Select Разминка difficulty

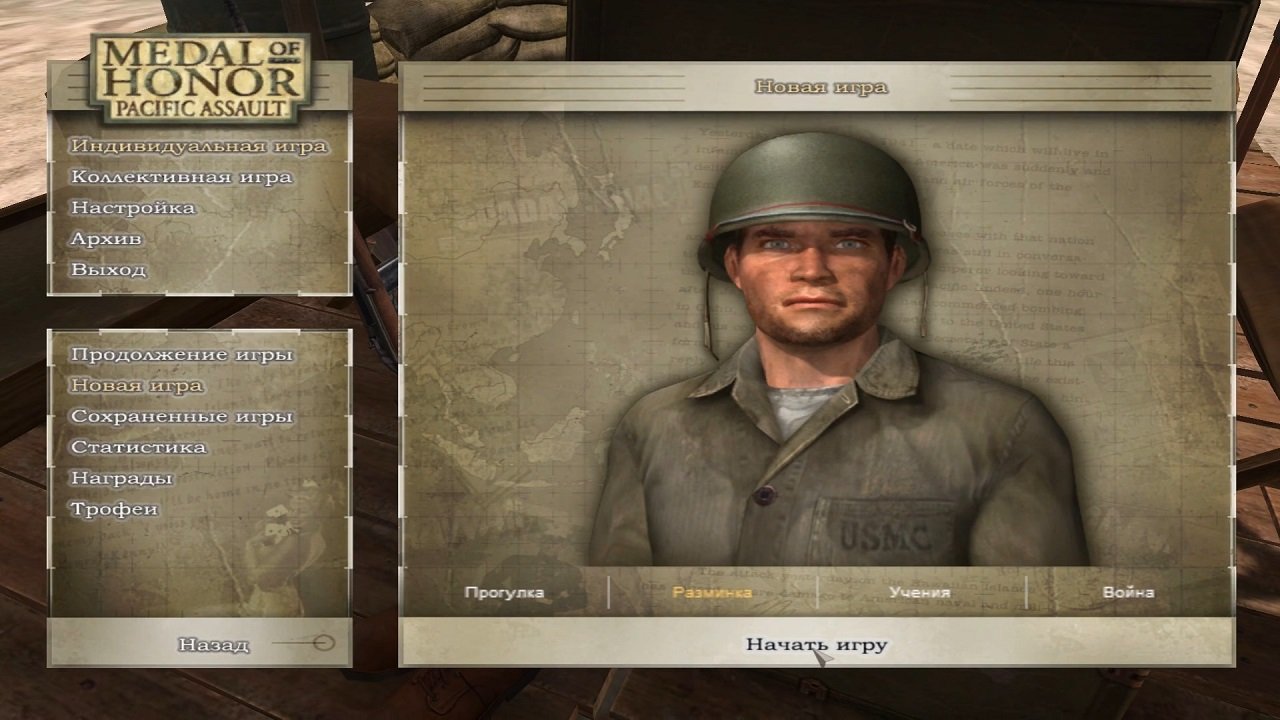coord(714,593)
